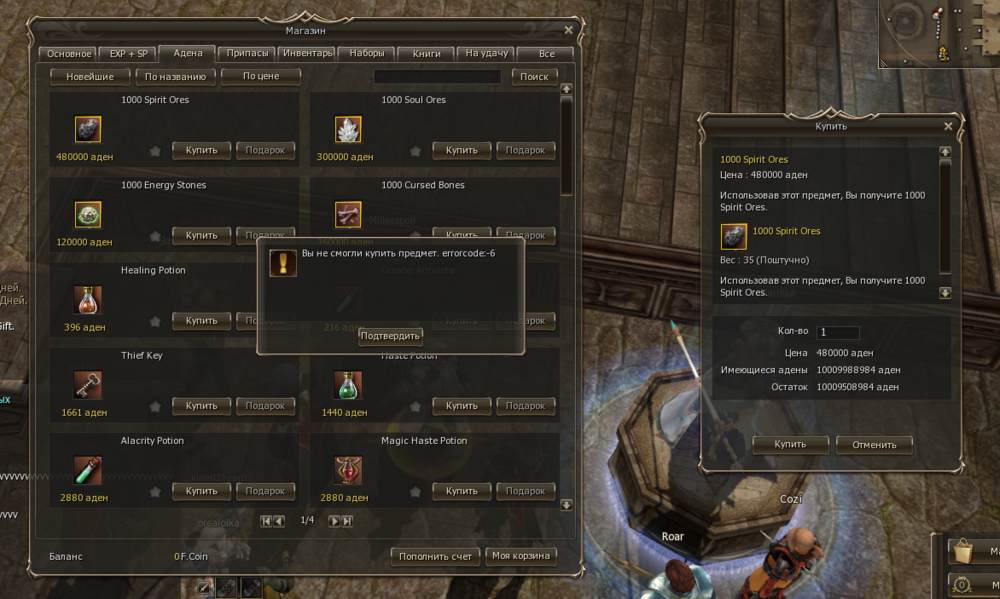Click the Пополнить счет button
Screen dimensions: 1000x599
click(434, 556)
